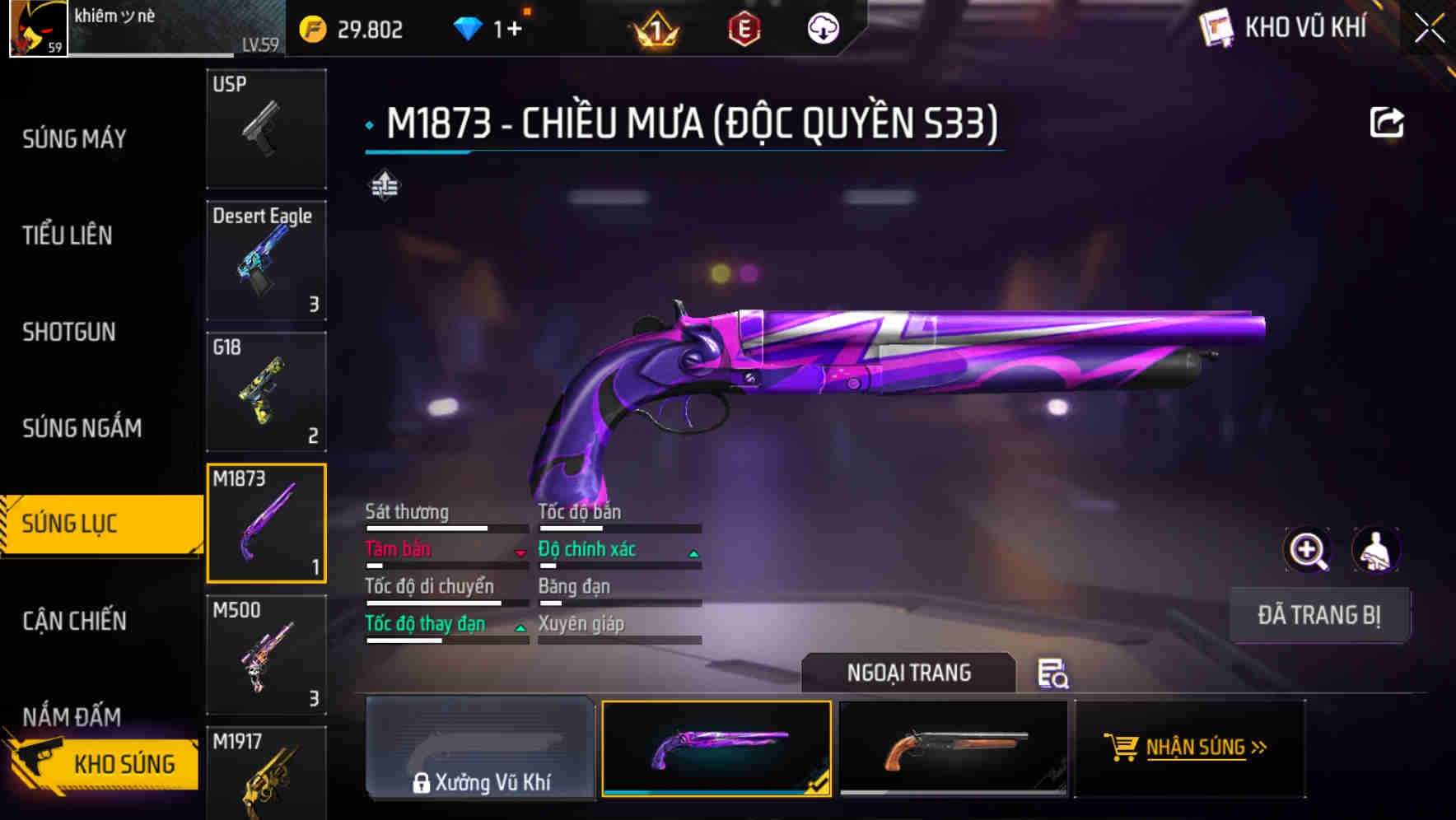Click the cloud download icon in the top bar
This screenshot has width=1456, height=820.
point(823,27)
